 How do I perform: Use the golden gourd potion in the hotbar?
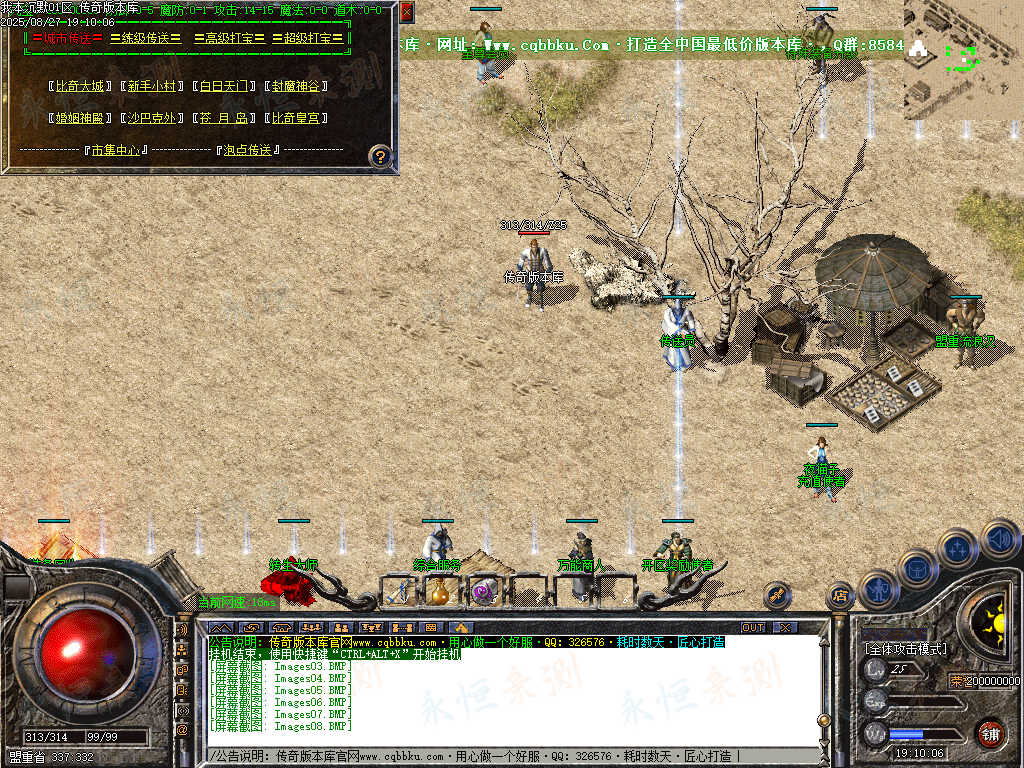click(439, 592)
